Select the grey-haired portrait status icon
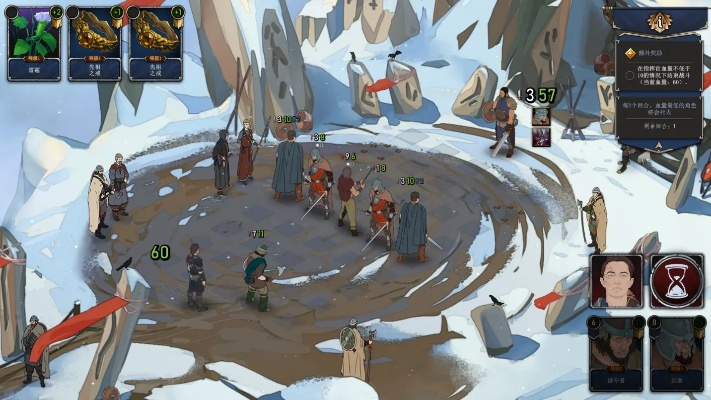This screenshot has width=711, height=400. [x=541, y=115]
